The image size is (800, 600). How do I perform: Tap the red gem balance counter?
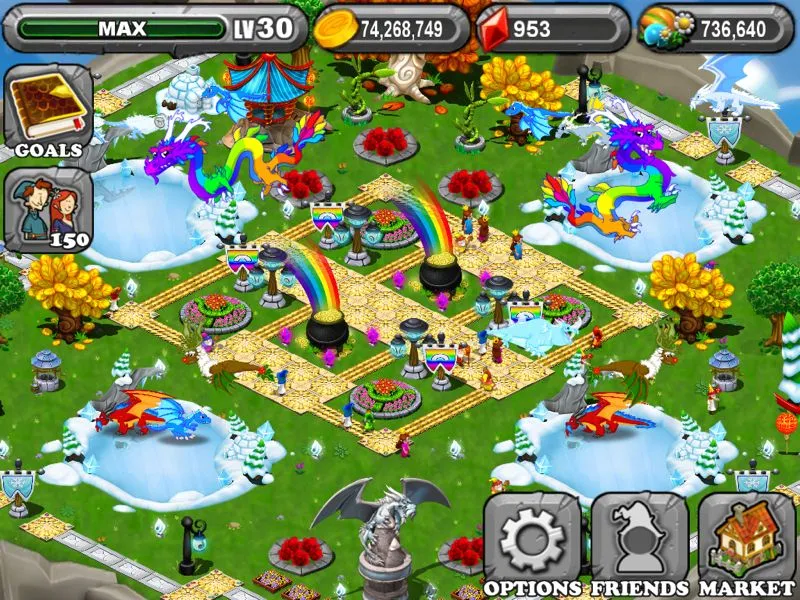549,29
